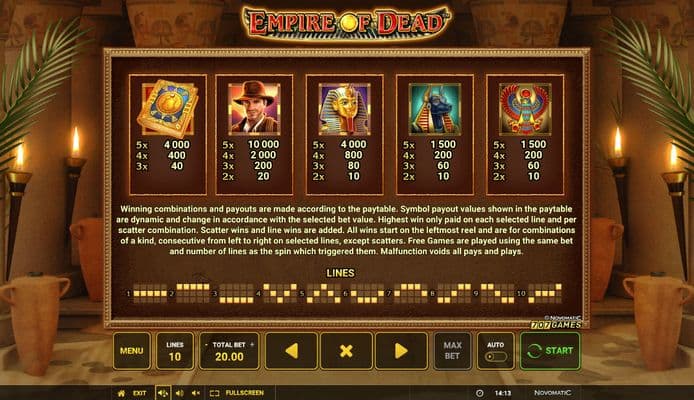Viewport: 694px width, 400px height.
Task: Exit the game via the home icon
Action: (x=122, y=393)
